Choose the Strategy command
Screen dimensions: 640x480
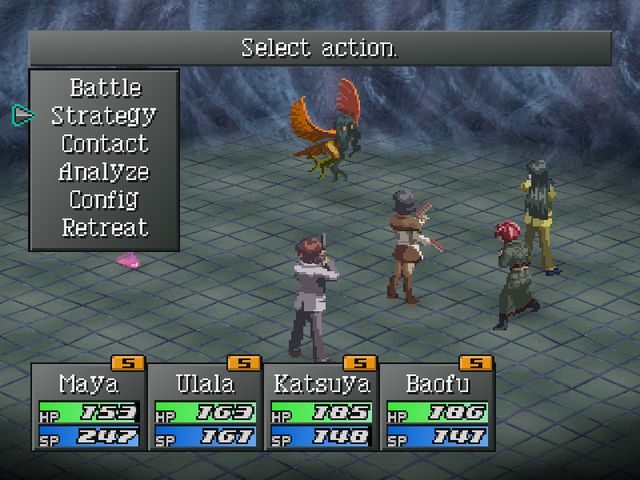104,116
